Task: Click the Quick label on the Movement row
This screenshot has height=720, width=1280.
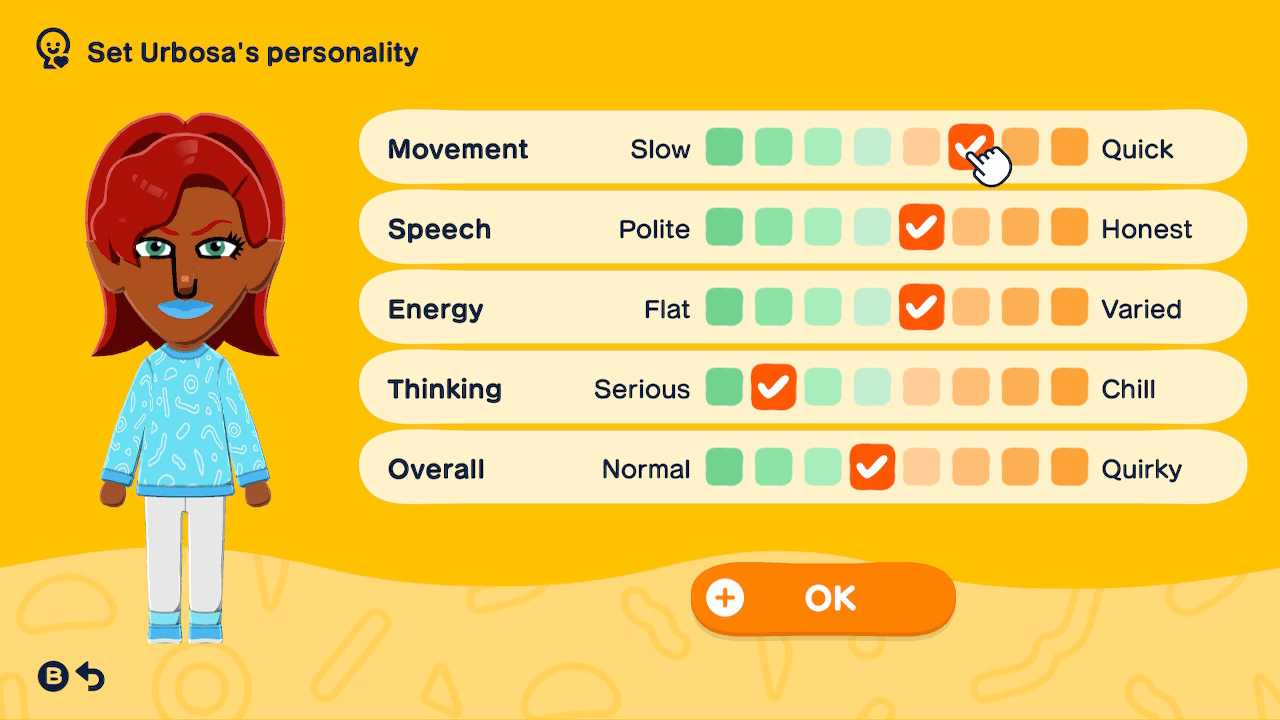Action: (1136, 148)
